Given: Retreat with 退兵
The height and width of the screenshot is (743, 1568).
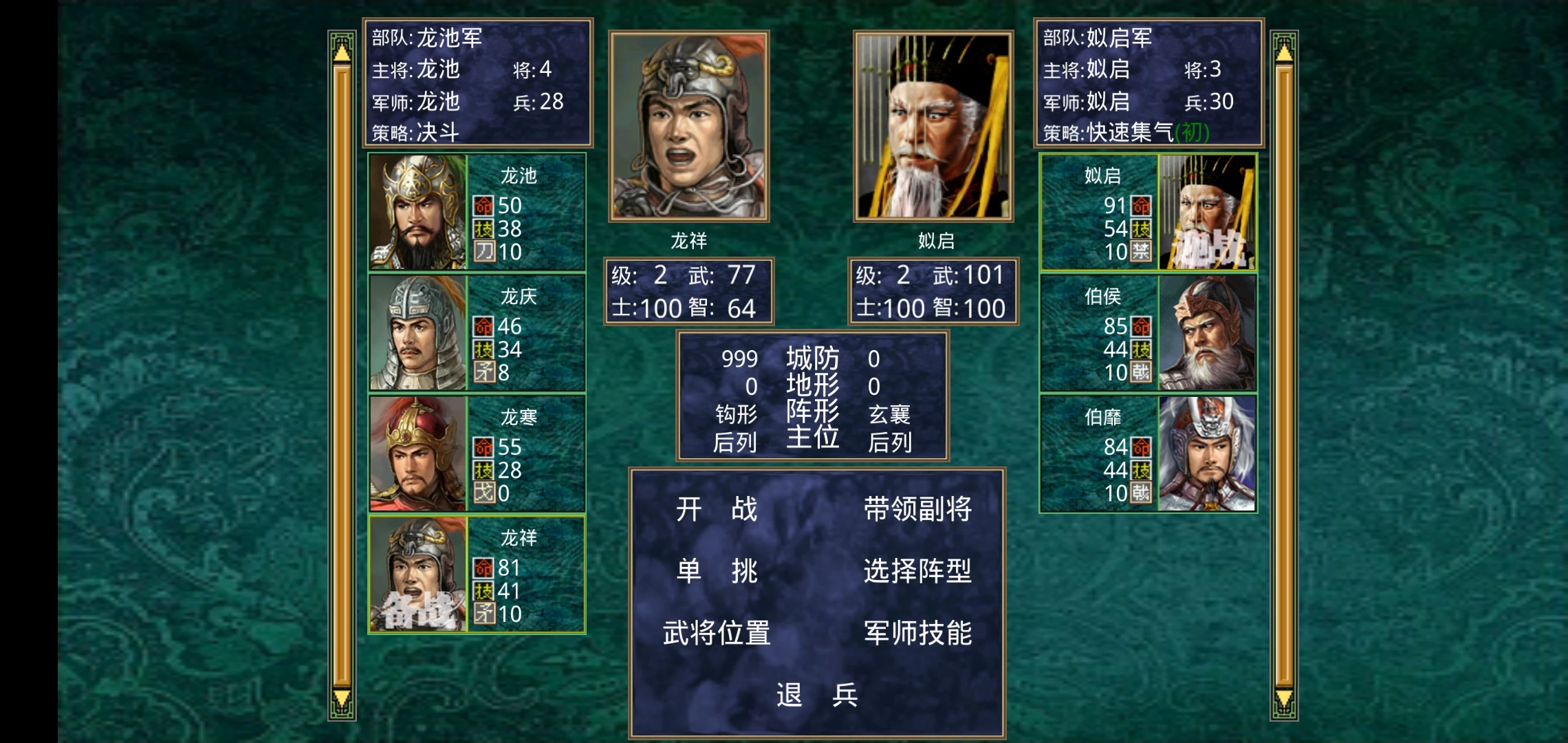Looking at the screenshot, I should pyautogui.click(x=817, y=695).
